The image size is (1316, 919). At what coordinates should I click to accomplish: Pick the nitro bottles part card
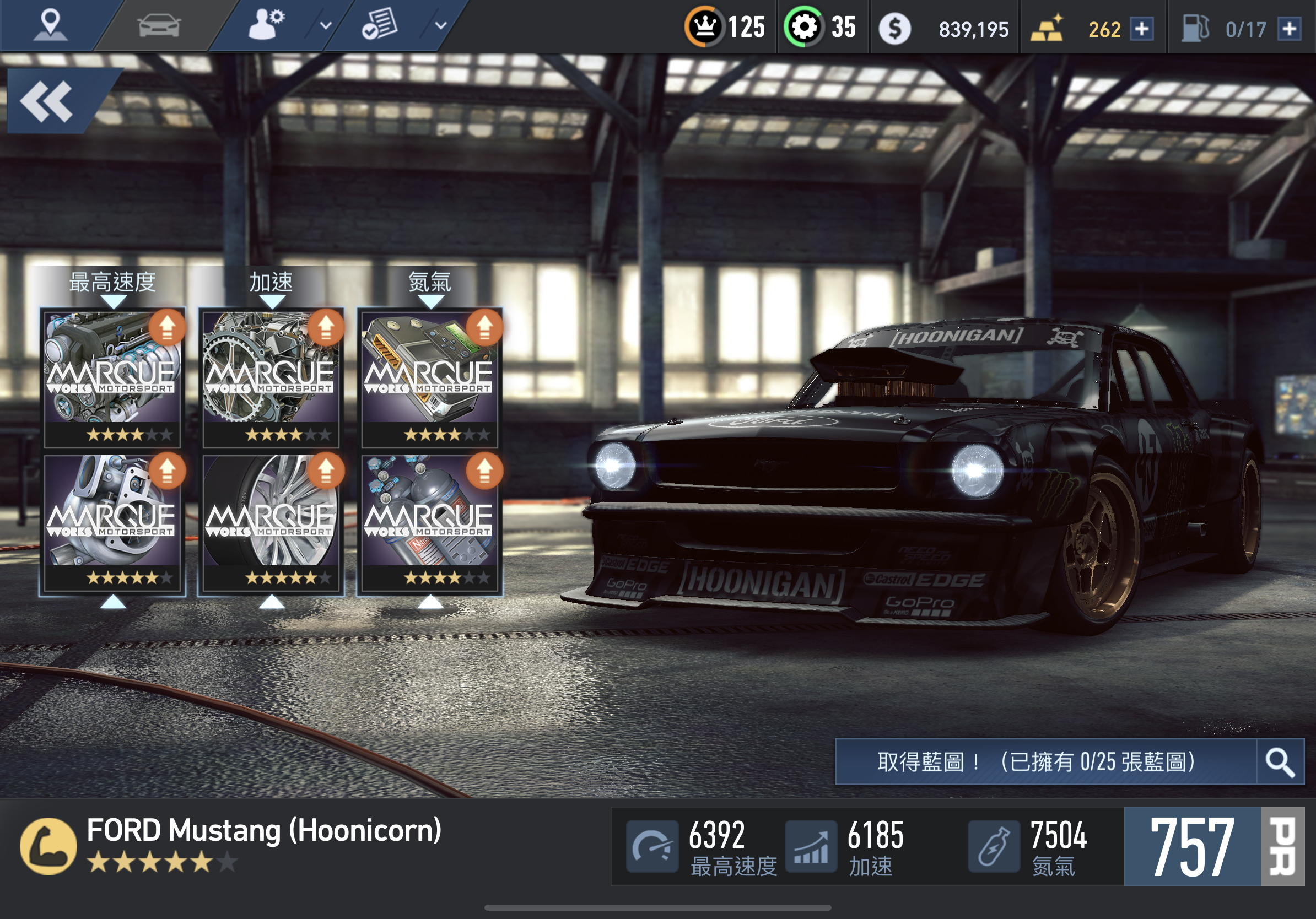[430, 521]
